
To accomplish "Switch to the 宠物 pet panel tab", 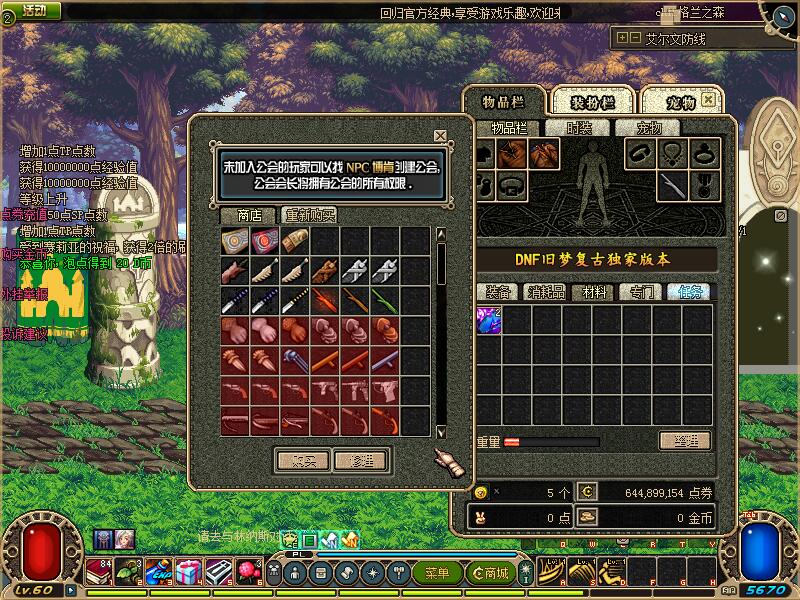I will 681,102.
